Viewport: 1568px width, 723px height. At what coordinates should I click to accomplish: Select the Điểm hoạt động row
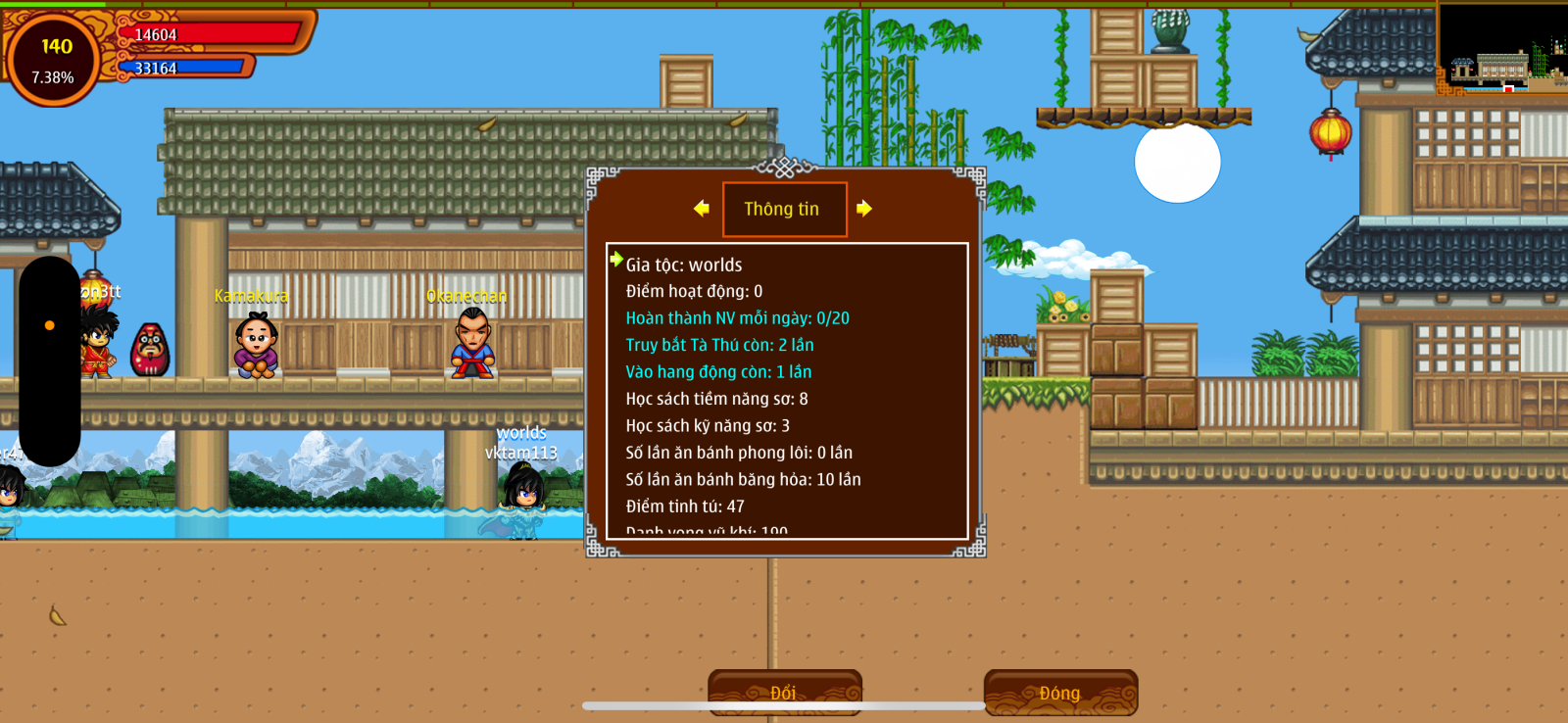[694, 291]
